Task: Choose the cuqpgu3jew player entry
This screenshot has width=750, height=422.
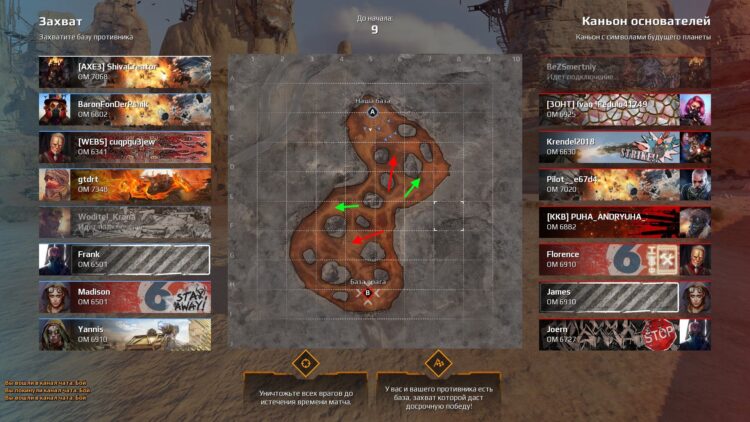Action: pos(125,146)
